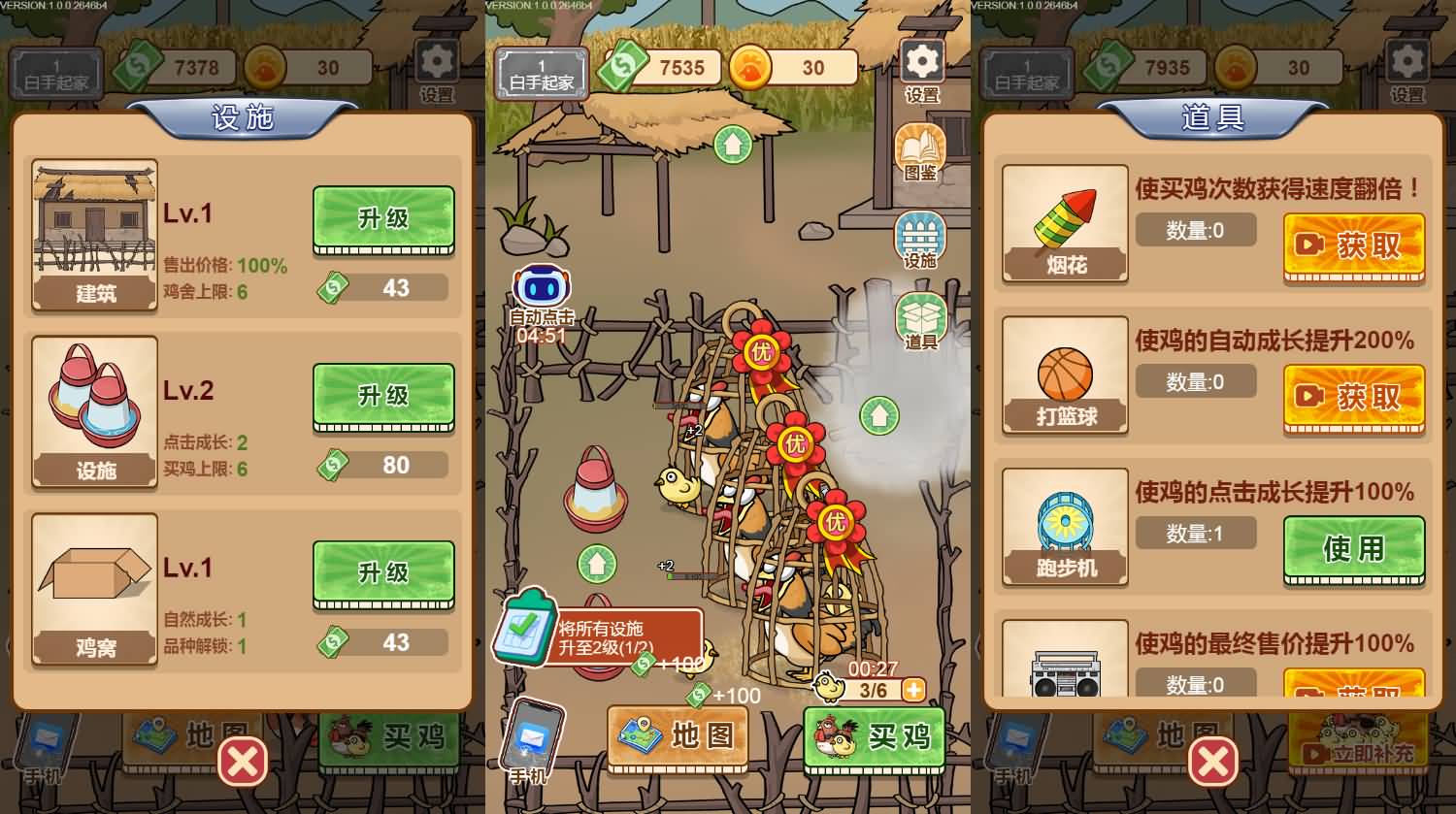Tap the plus beside the 3/6 chicken counter
This screenshot has height=814, width=1456.
(913, 691)
